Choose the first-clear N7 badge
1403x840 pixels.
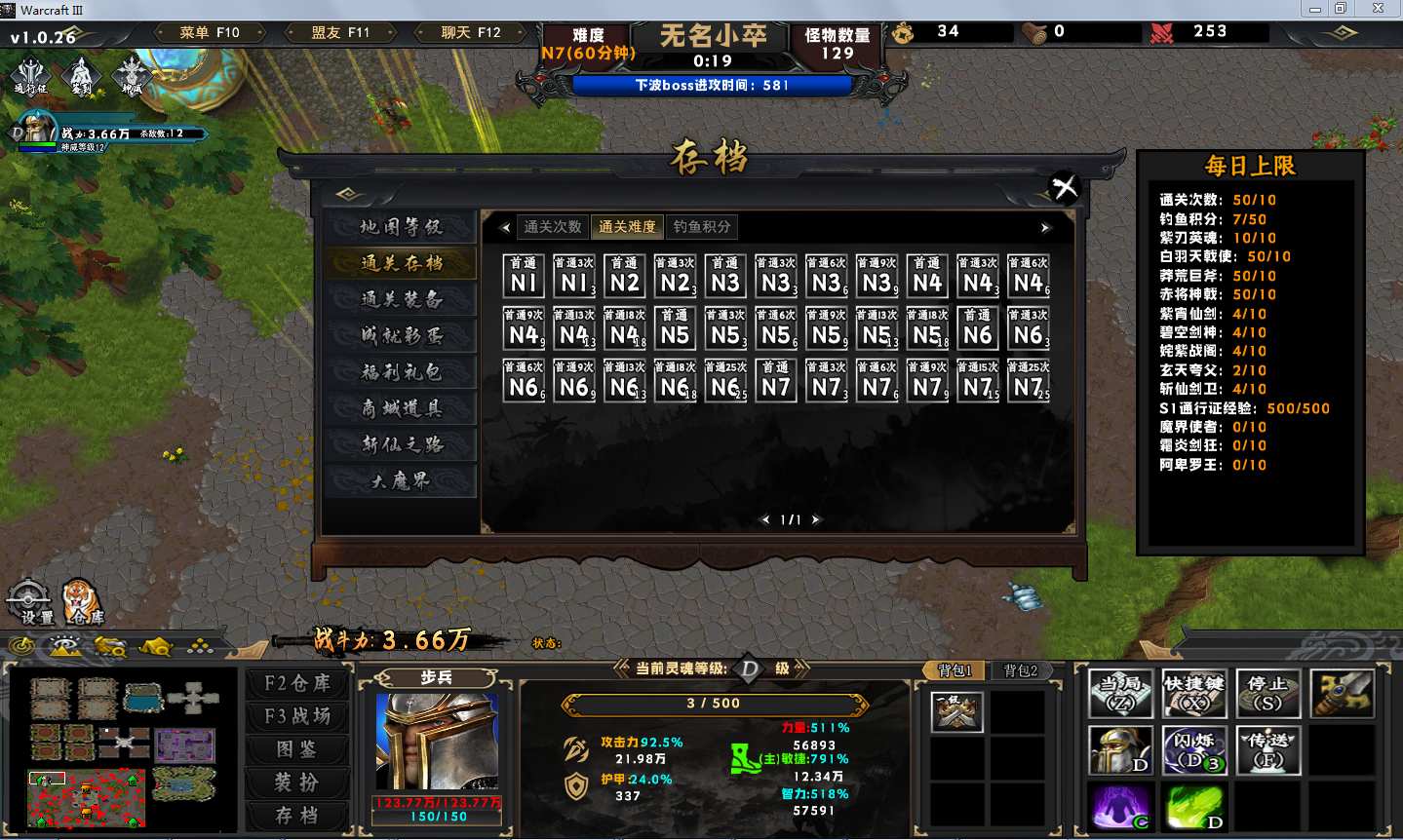click(x=776, y=381)
